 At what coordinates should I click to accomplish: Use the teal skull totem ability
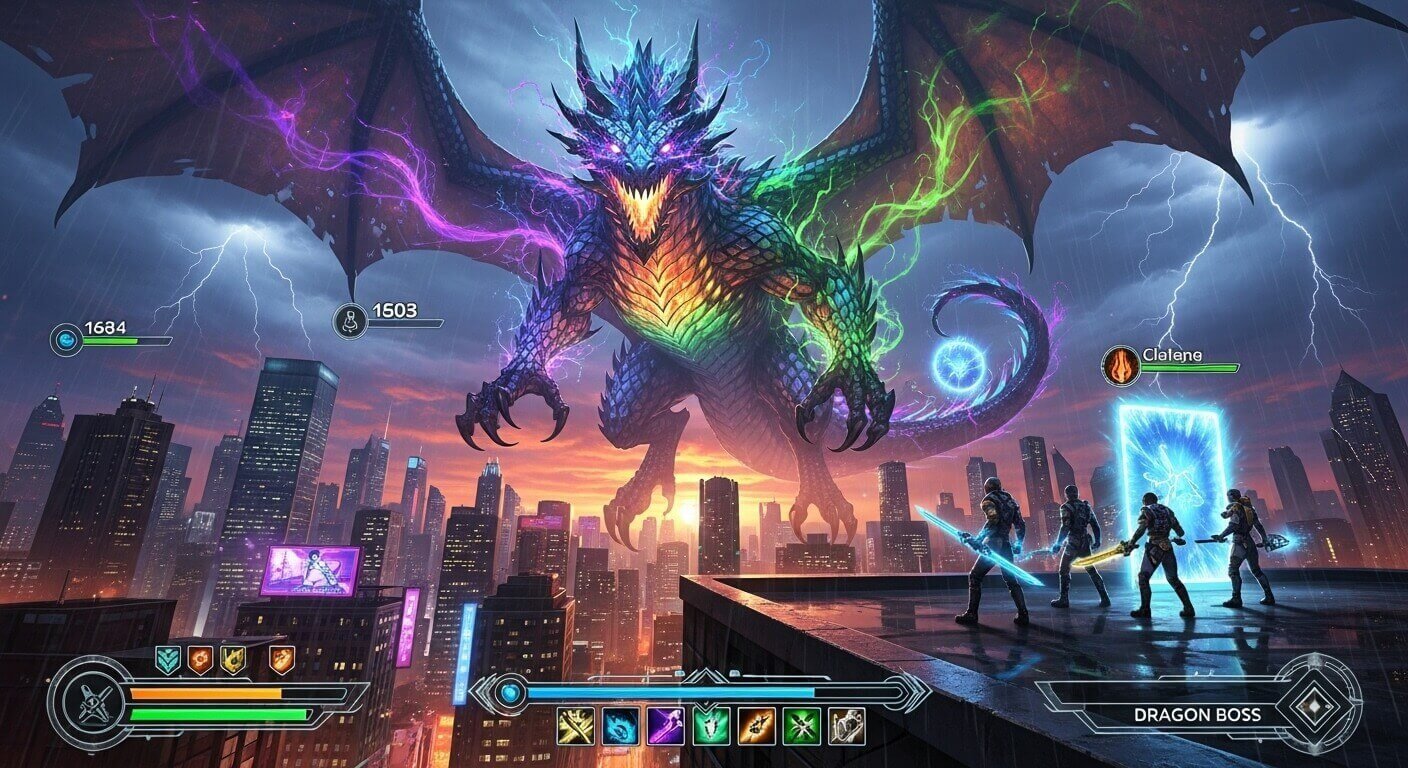click(x=709, y=727)
